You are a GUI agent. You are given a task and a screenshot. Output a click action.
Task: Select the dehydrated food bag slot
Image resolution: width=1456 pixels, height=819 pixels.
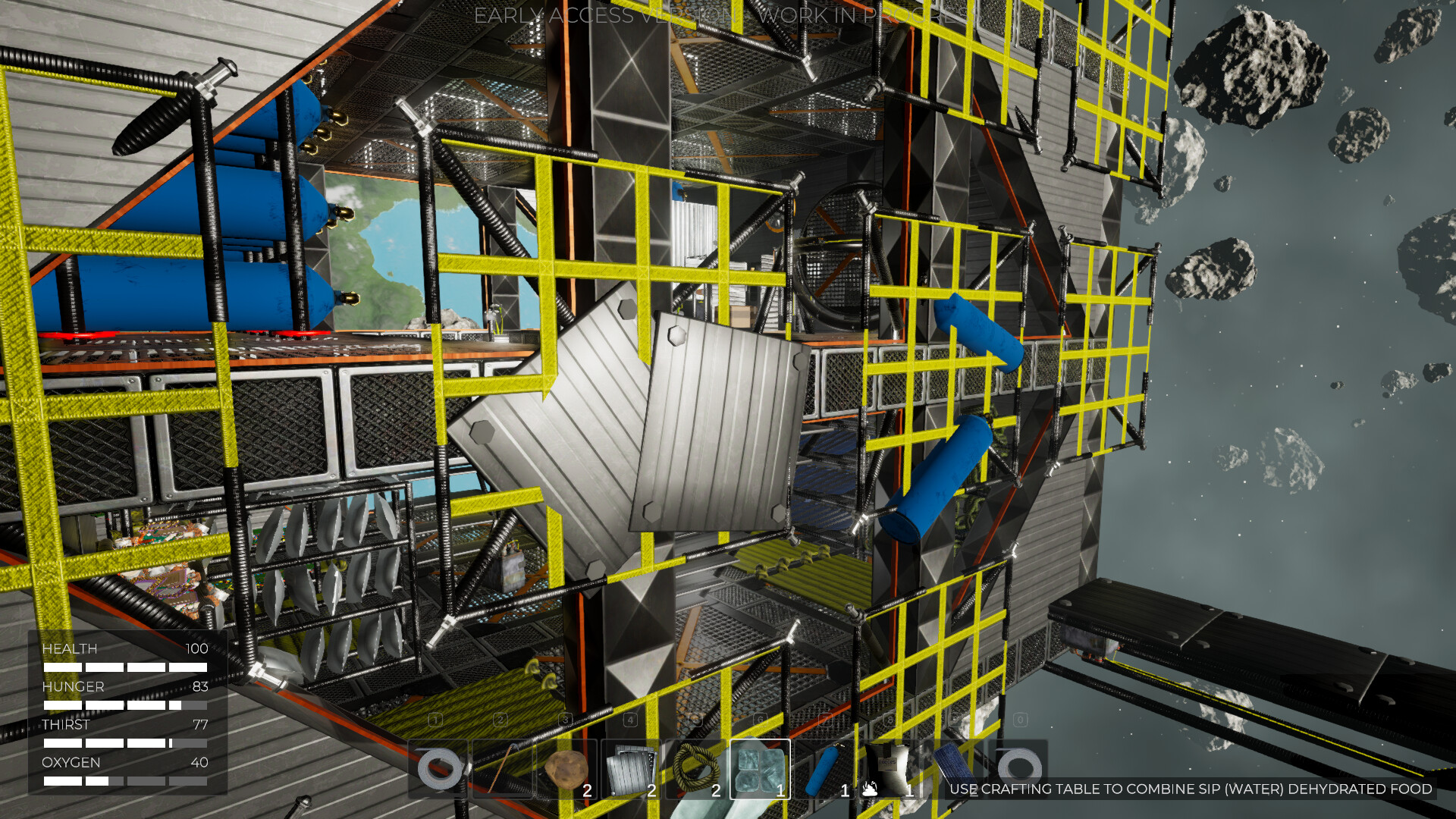click(889, 769)
